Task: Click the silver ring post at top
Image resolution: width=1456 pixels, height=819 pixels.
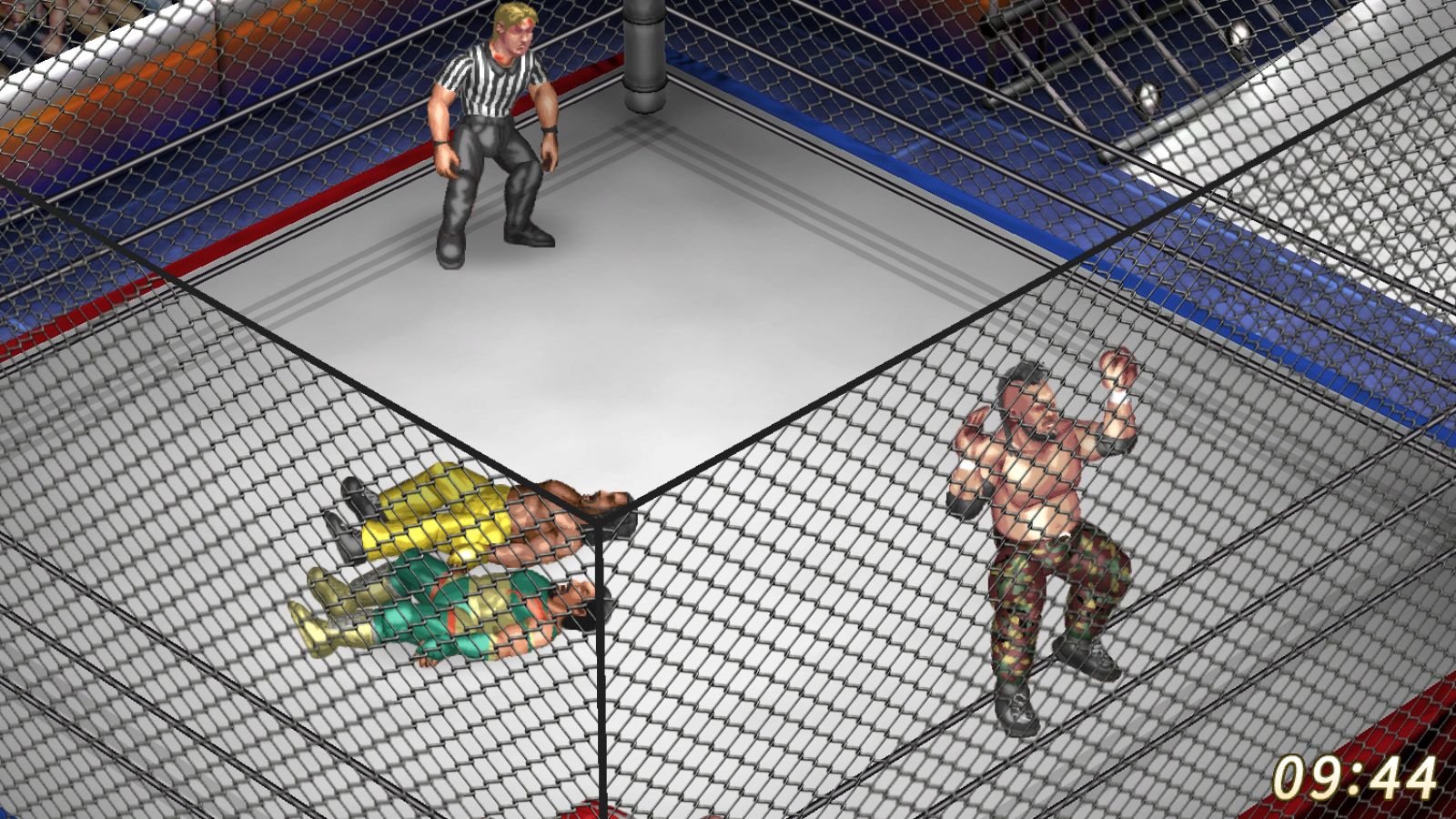Action: (646, 55)
